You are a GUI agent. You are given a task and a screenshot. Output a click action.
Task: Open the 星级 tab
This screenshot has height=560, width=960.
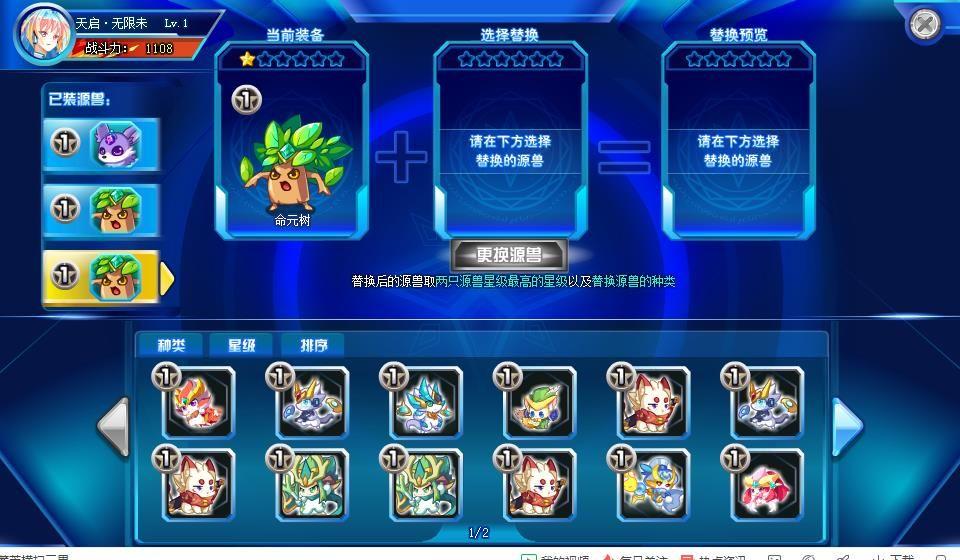pos(242,345)
